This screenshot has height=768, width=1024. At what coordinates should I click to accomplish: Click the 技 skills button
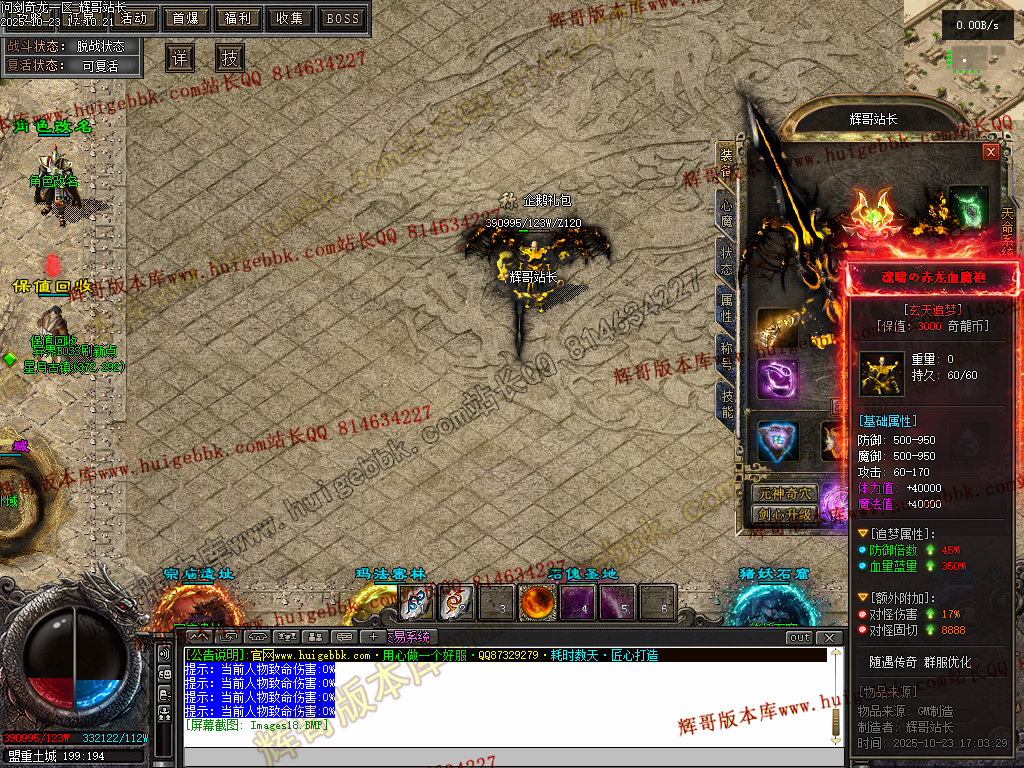point(229,57)
